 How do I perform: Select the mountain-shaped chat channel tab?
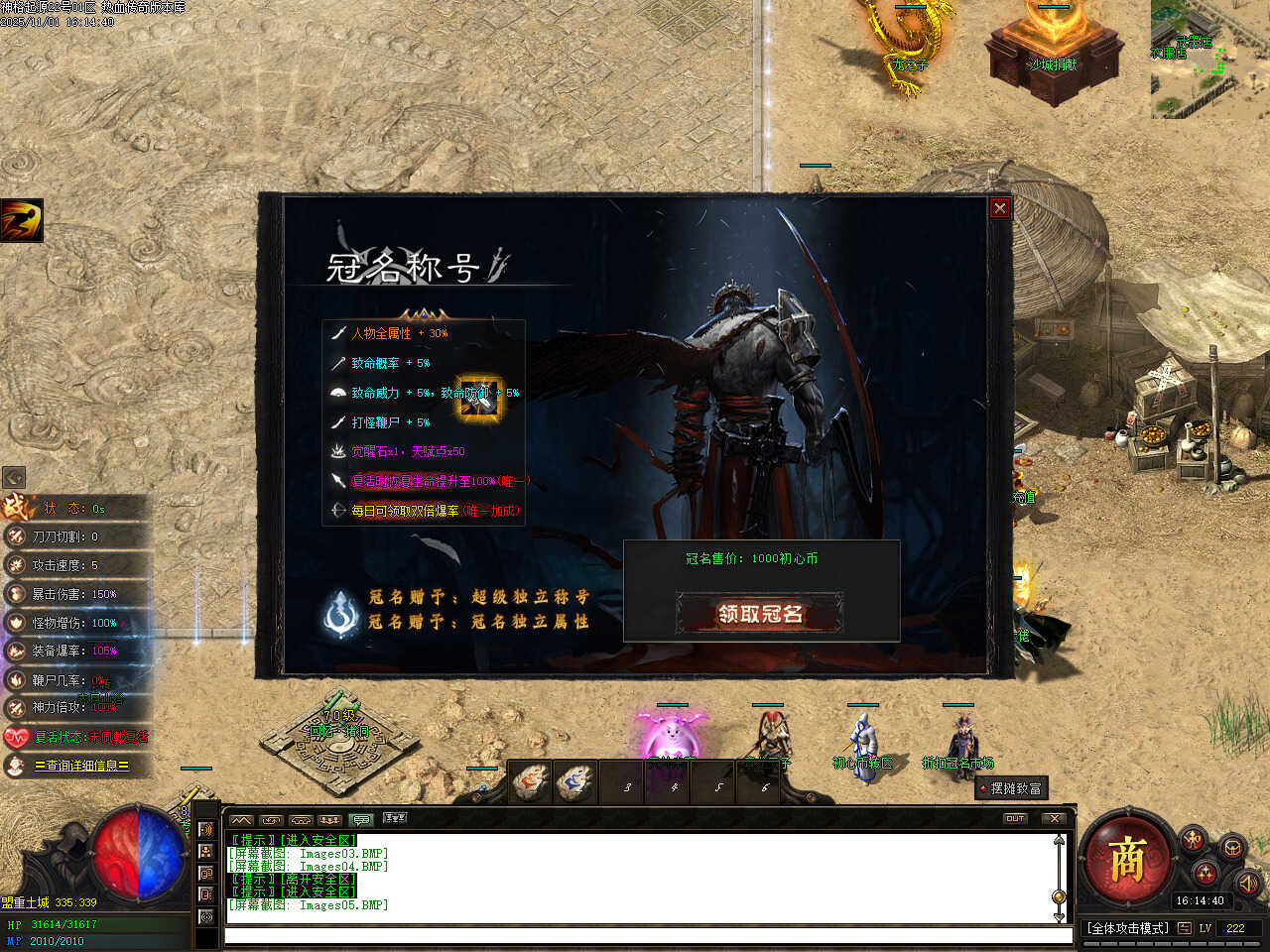[241, 820]
